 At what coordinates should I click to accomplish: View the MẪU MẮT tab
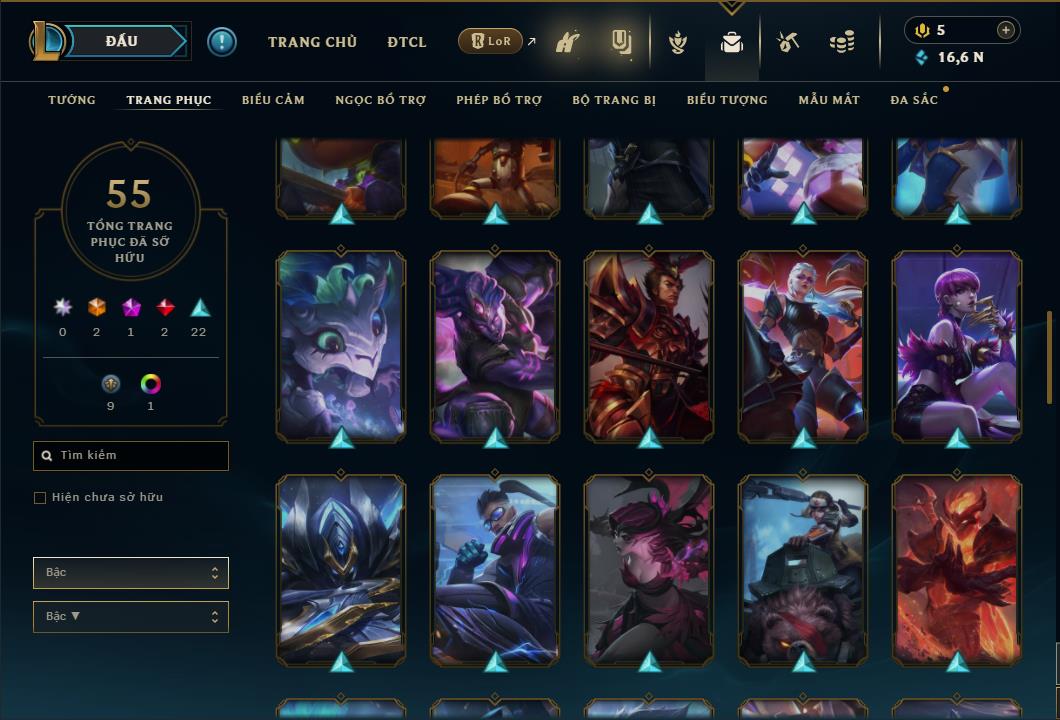tap(829, 100)
